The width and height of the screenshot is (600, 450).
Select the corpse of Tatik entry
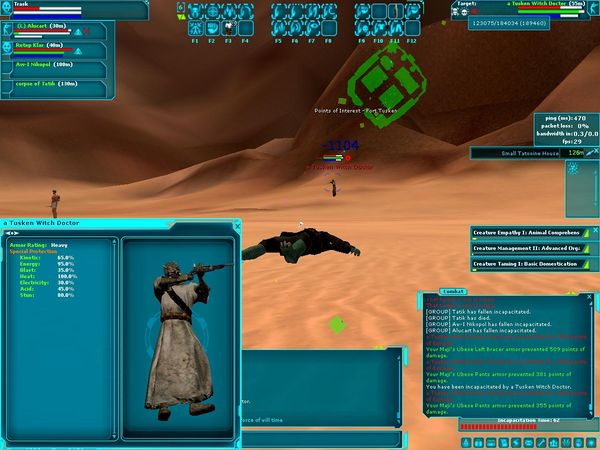[x=44, y=83]
